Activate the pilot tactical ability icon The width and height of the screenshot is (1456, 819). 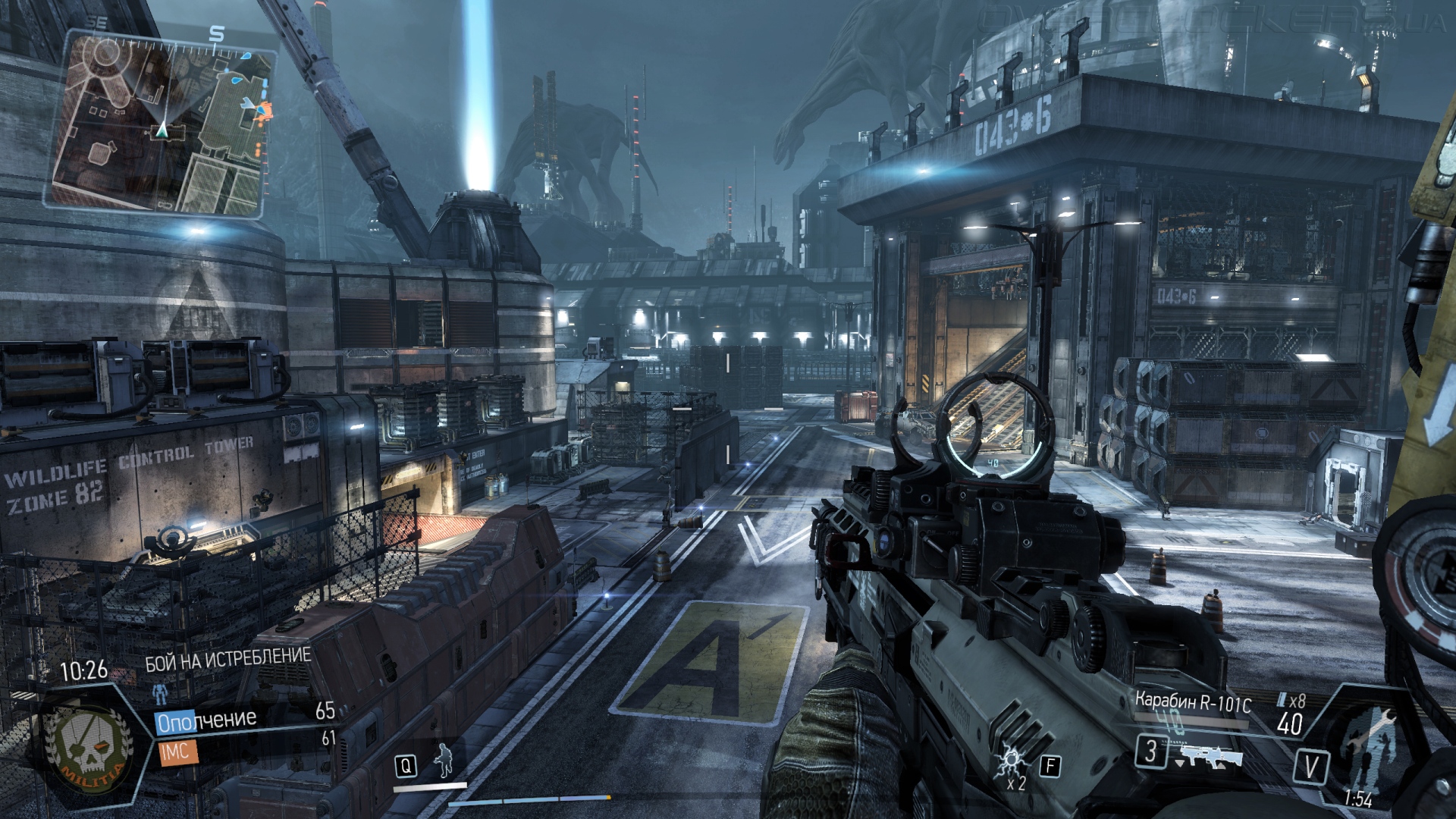444,761
